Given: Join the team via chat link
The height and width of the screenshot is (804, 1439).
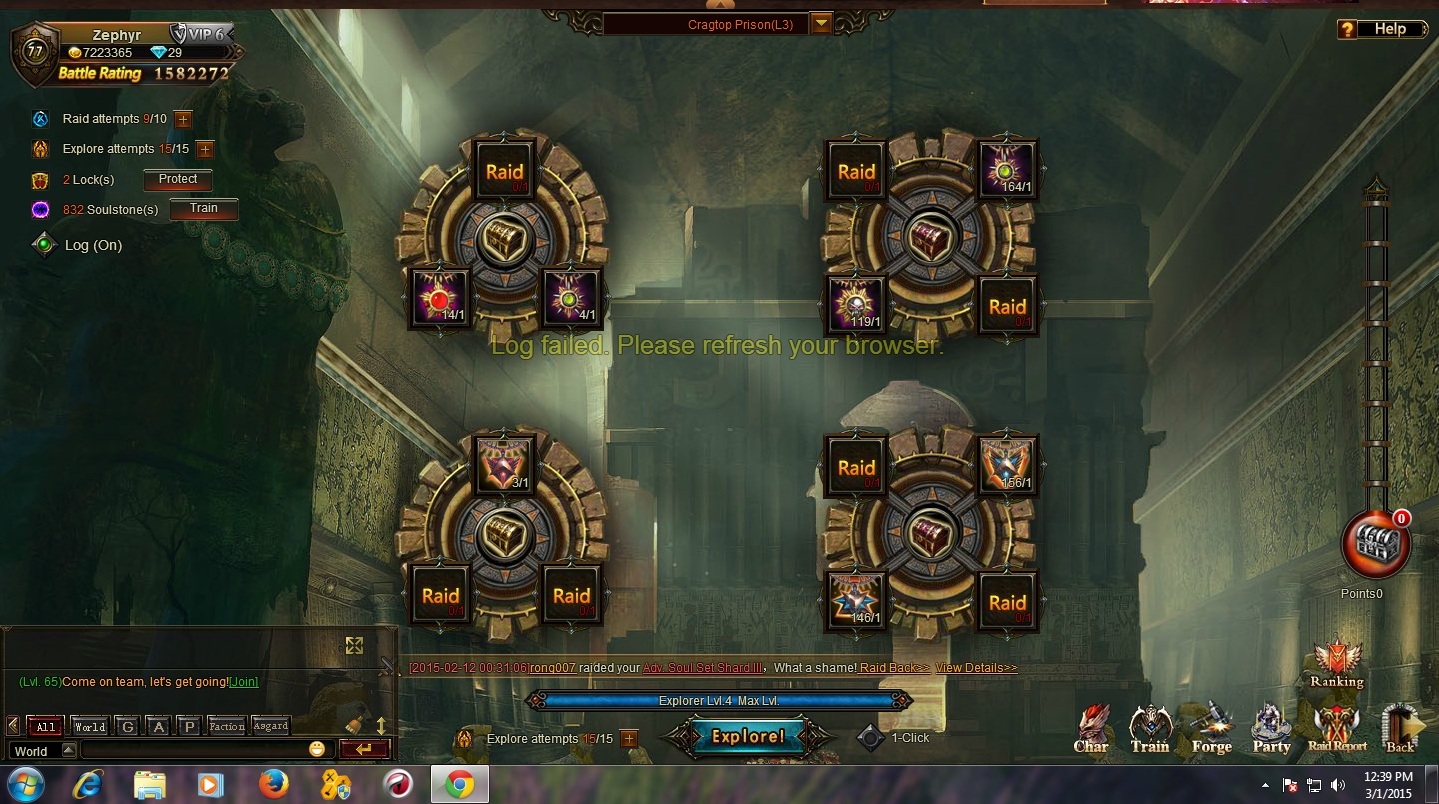Looking at the screenshot, I should click(244, 682).
